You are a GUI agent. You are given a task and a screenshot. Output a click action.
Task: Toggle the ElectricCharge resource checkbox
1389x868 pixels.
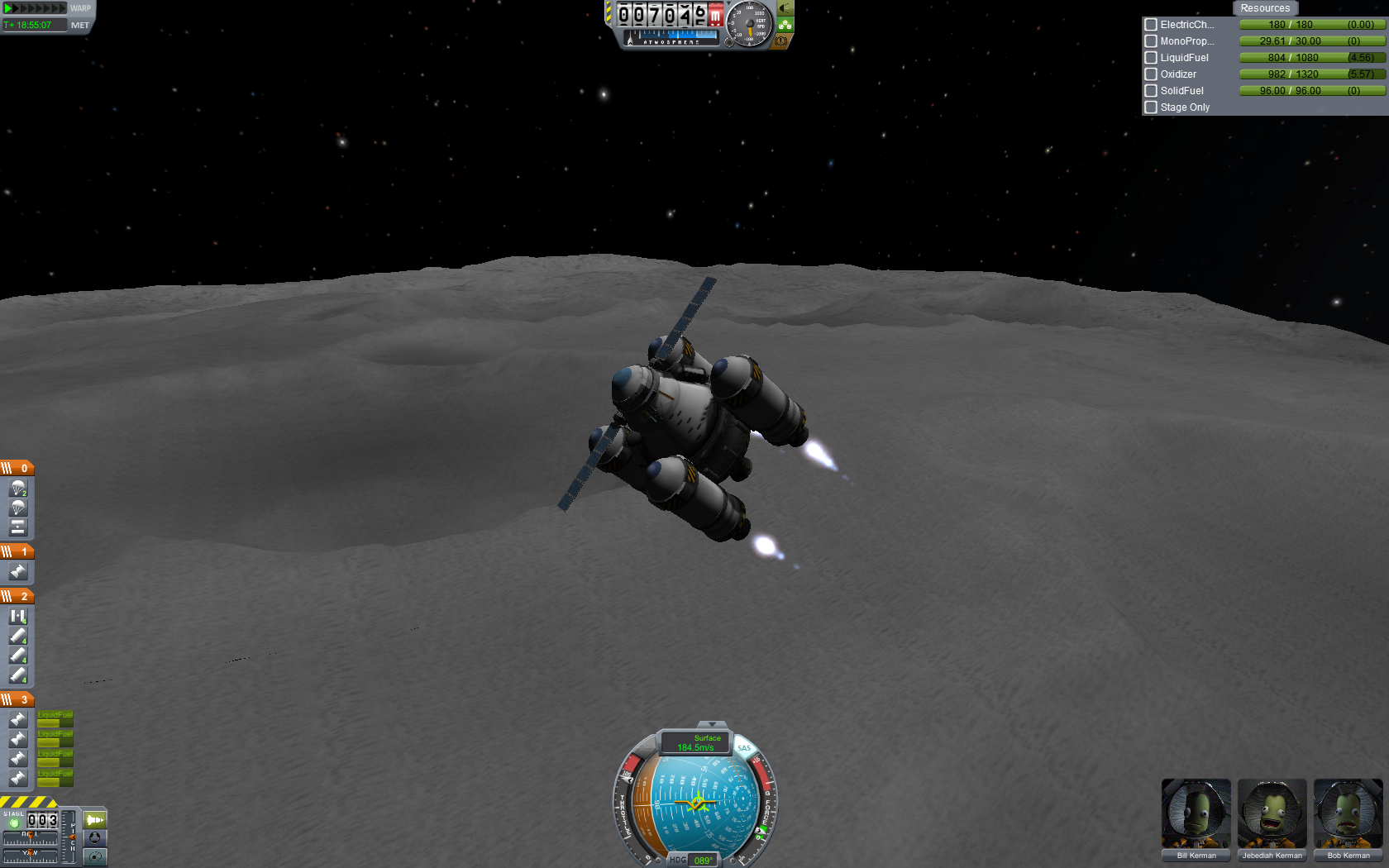click(x=1151, y=25)
